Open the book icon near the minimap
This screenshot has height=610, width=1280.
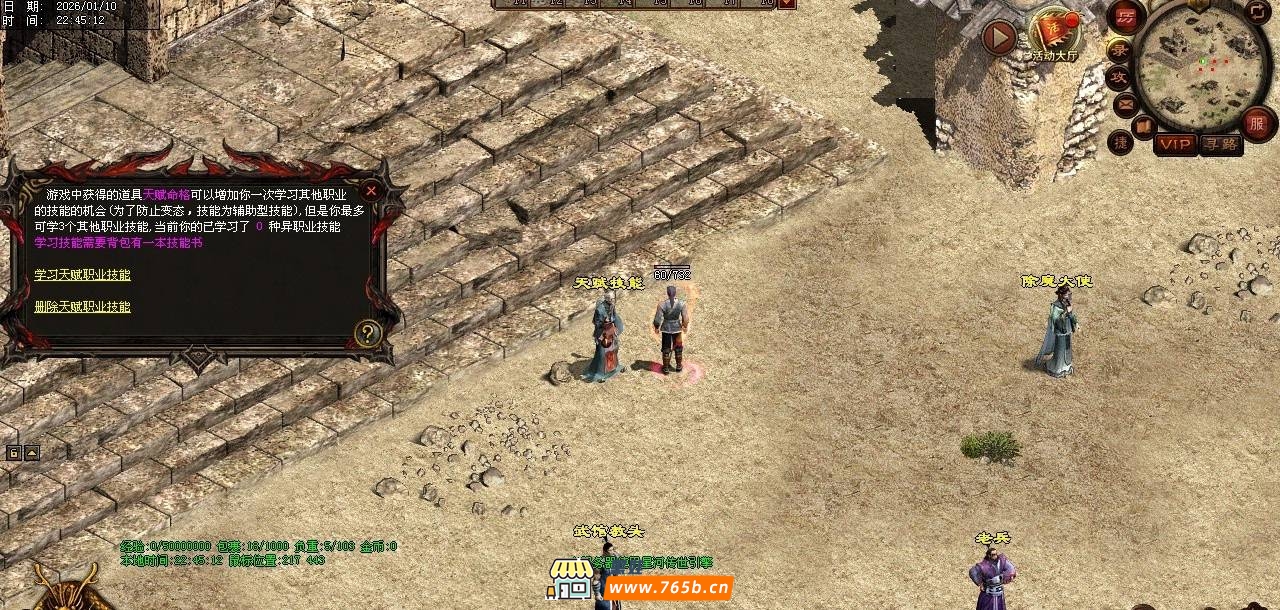1143,126
